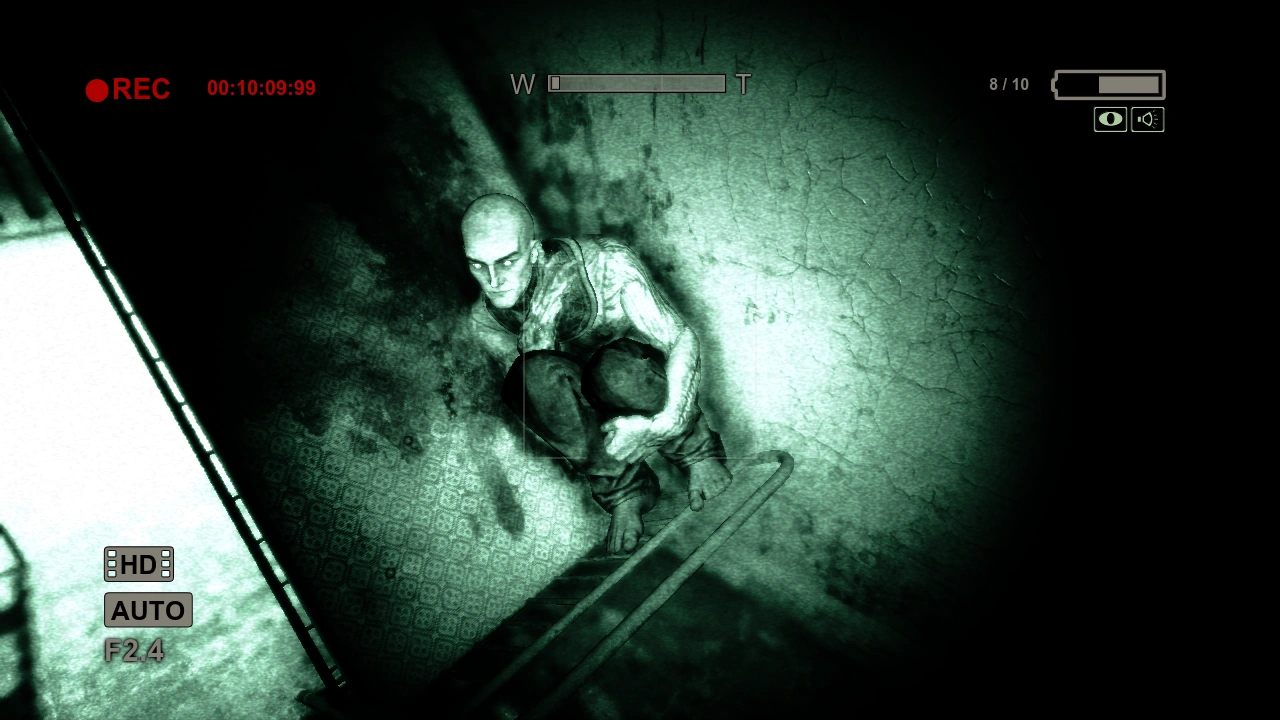Screen dimensions: 1280x720
Task: Click the recording timestamp 00:10:09:99
Action: tap(260, 88)
